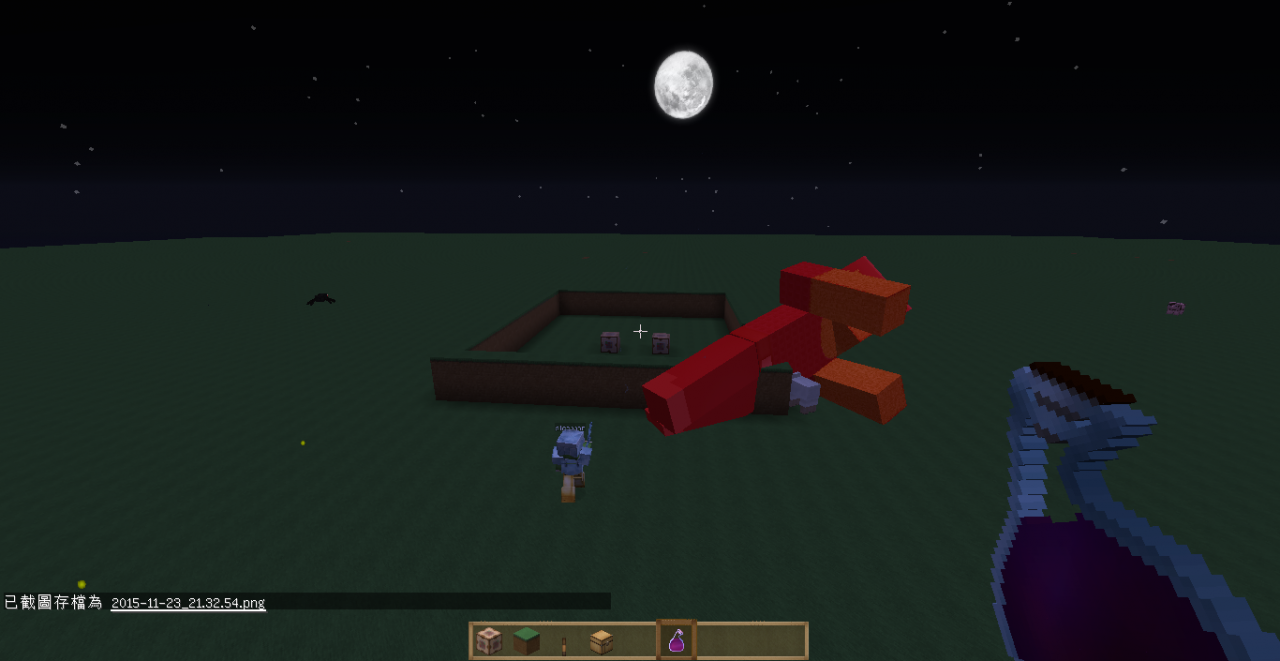The width and height of the screenshot is (1280, 661).
Task: Select the command block hotbar slot
Action: pyautogui.click(x=489, y=641)
